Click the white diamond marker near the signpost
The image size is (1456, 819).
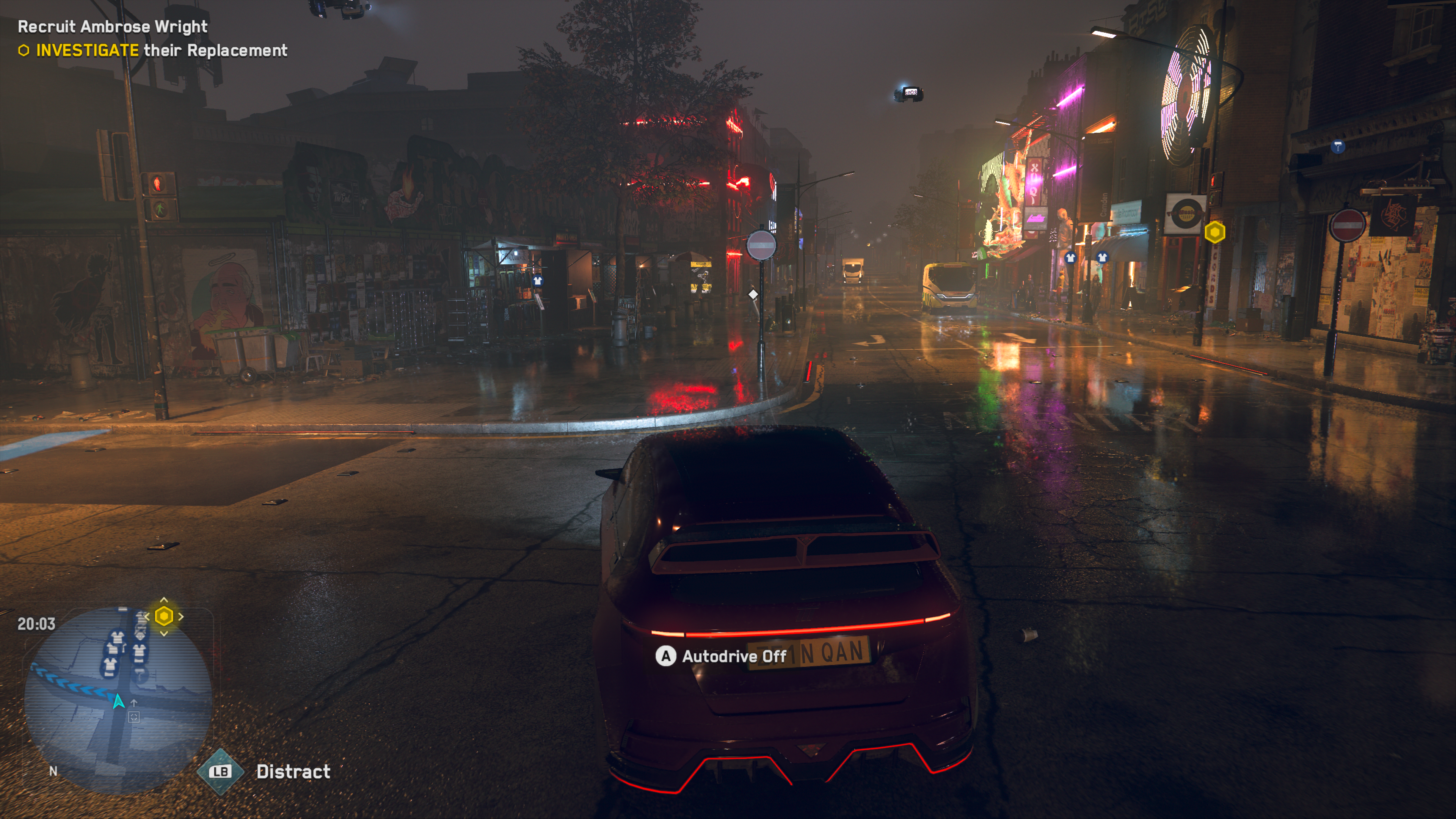[x=753, y=294]
